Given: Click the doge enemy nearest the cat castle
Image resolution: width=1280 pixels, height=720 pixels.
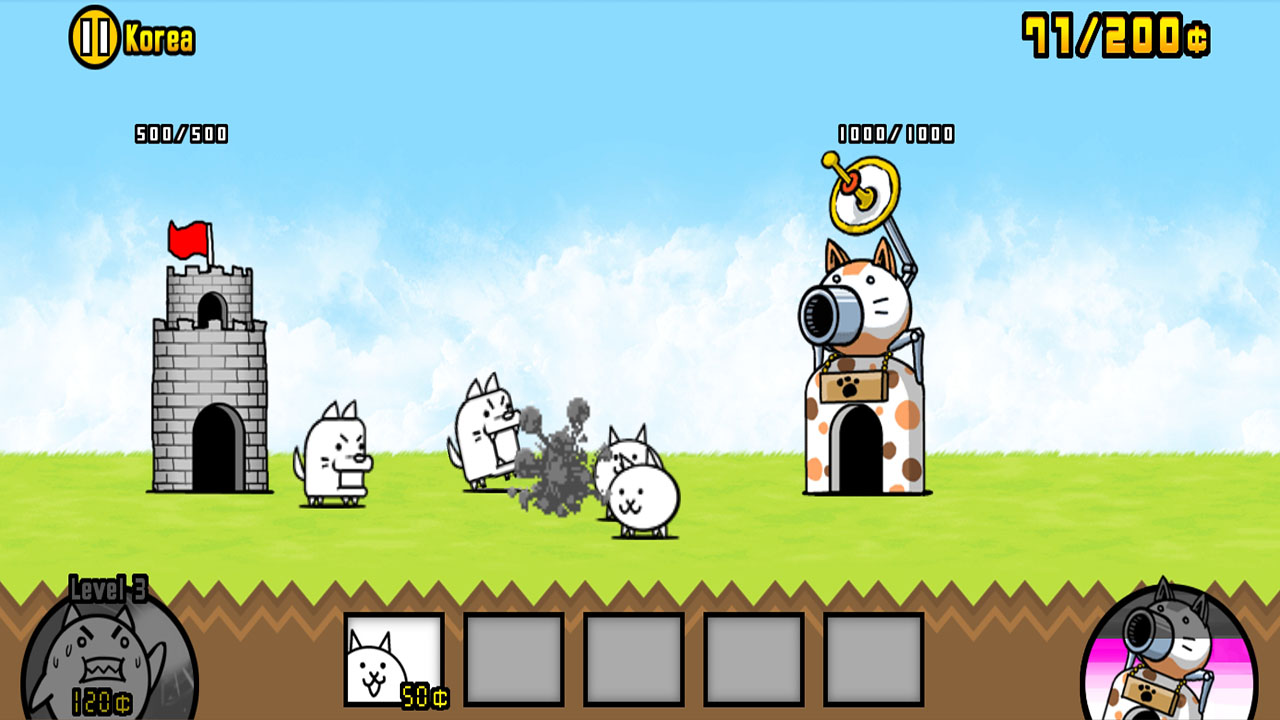Looking at the screenshot, I should coord(335,455).
